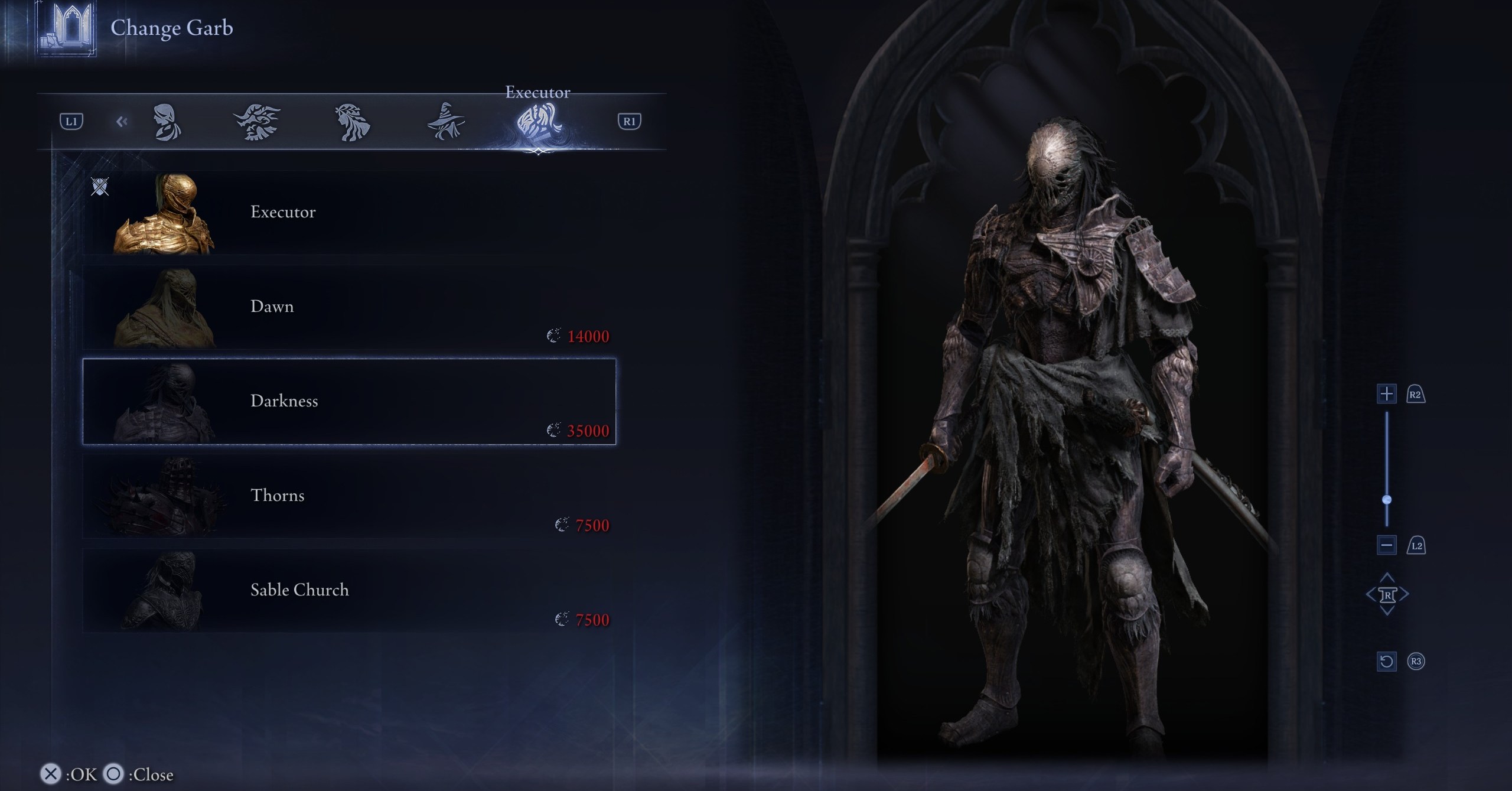Screen dimensions: 1512x791
Task: Select the Darkness garb row
Action: pos(348,402)
